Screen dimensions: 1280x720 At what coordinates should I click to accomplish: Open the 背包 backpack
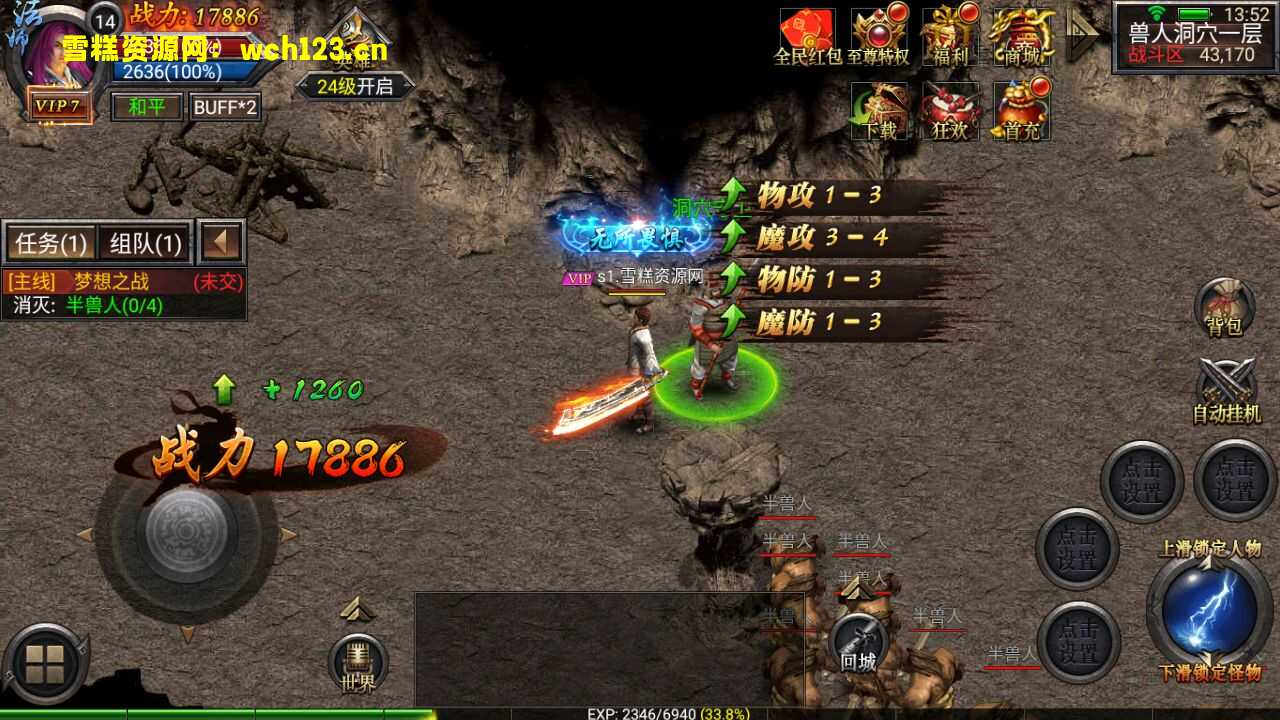pos(1224,308)
